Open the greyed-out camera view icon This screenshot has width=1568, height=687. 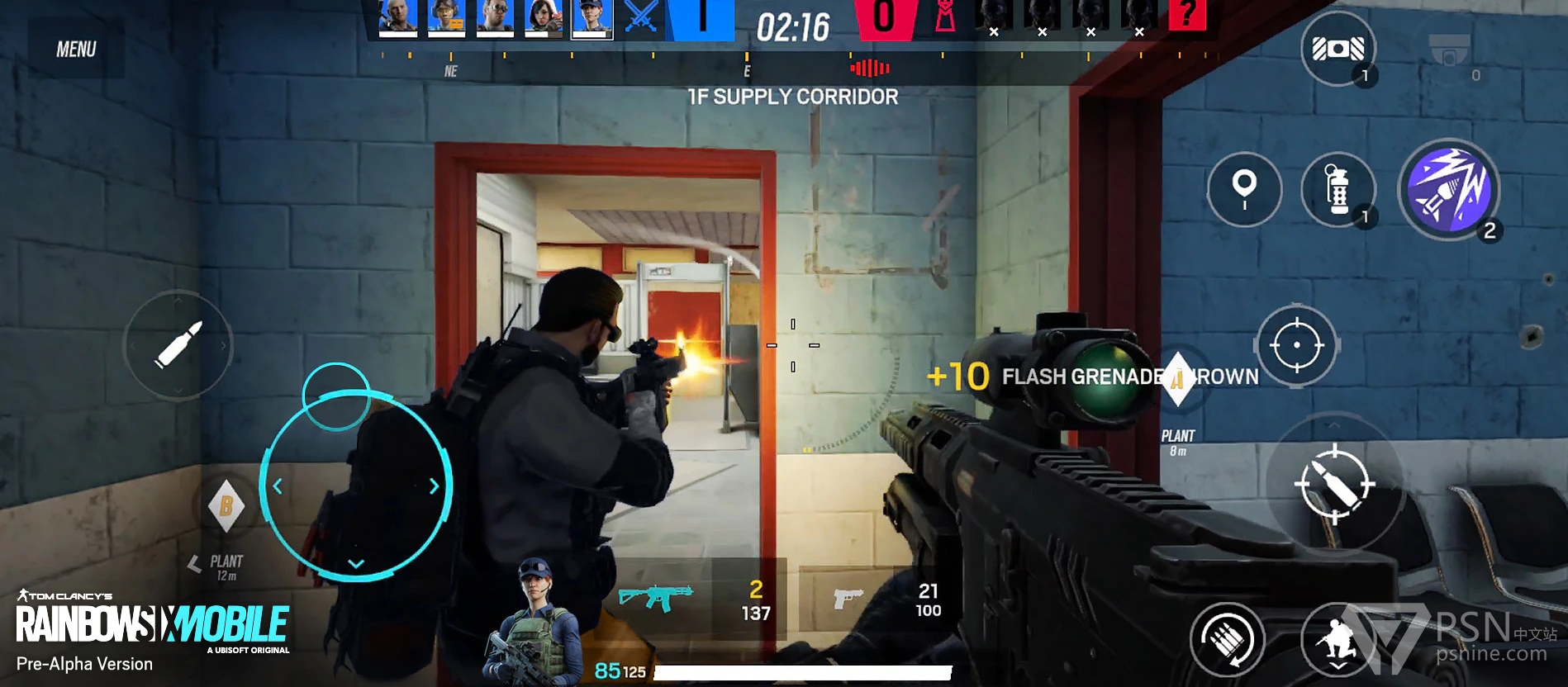click(x=1450, y=51)
